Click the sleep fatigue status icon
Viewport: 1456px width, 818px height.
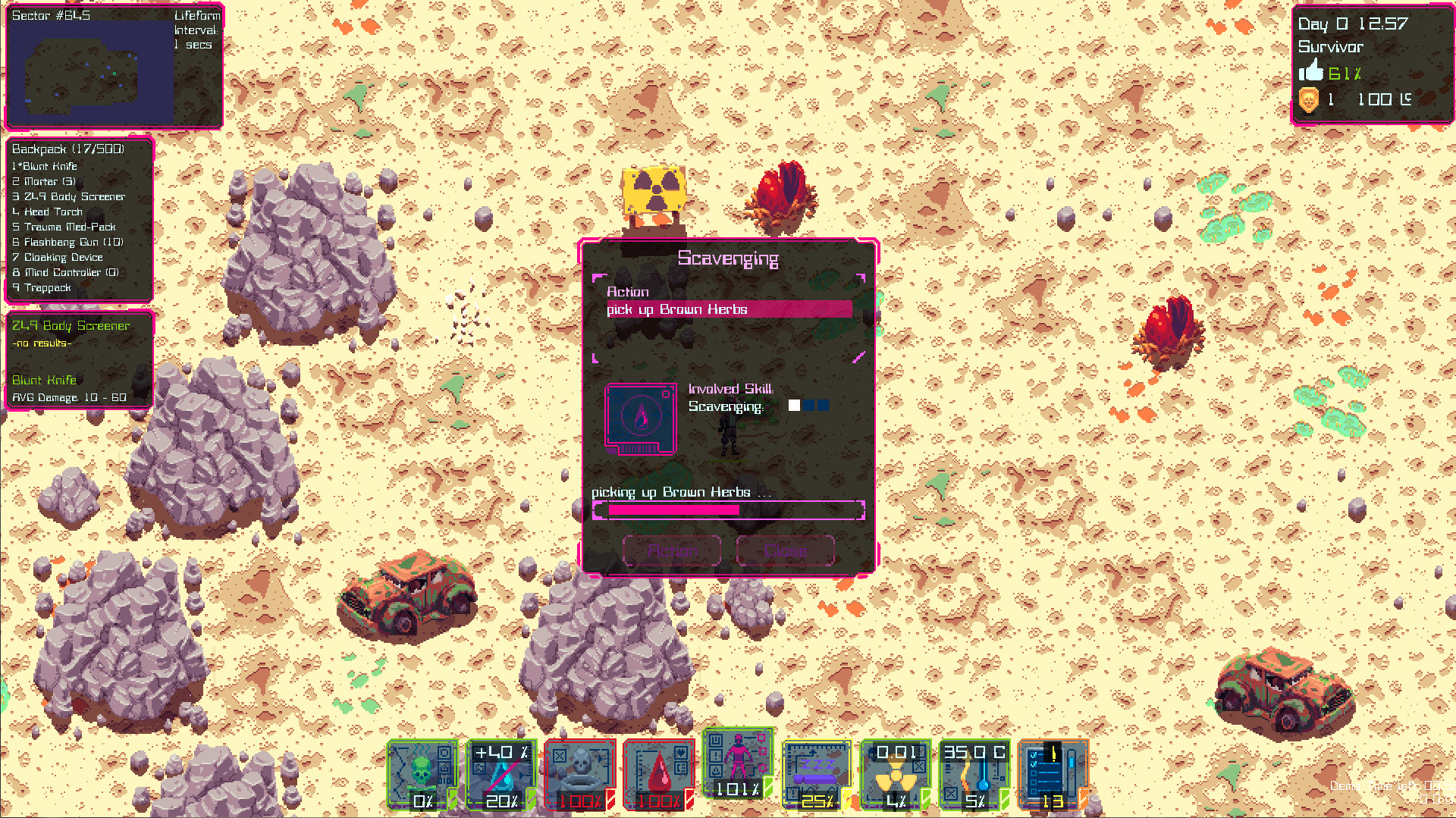click(817, 775)
